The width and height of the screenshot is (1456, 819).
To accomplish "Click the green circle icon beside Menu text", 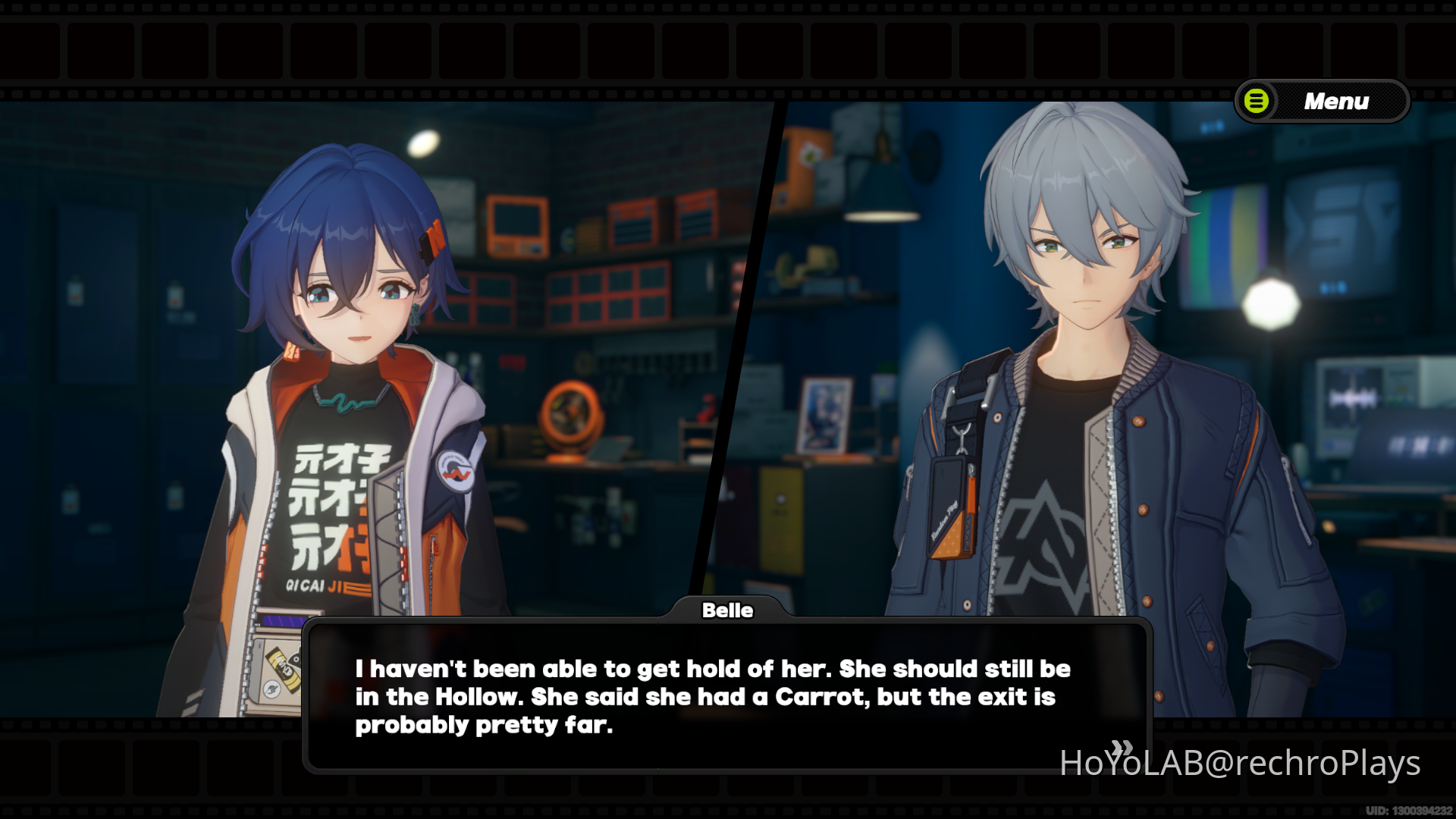I will (x=1255, y=102).
